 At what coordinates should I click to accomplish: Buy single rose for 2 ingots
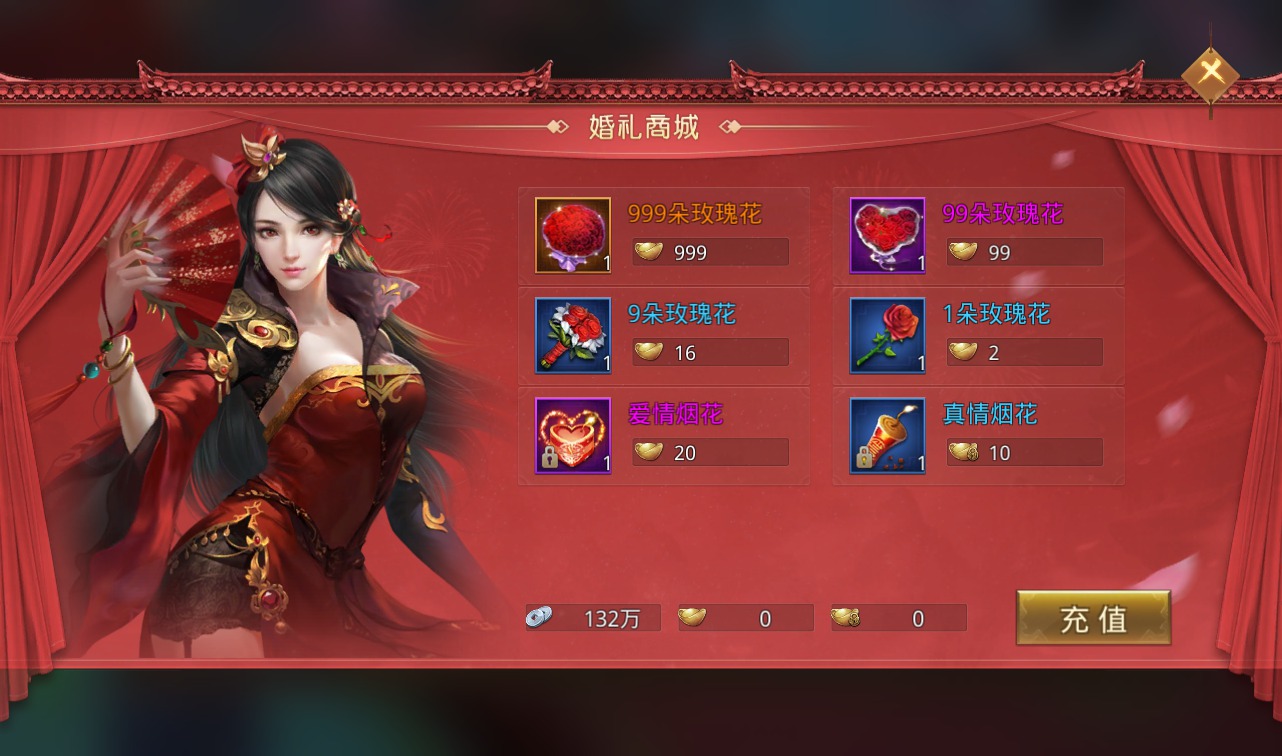[x=1024, y=352]
